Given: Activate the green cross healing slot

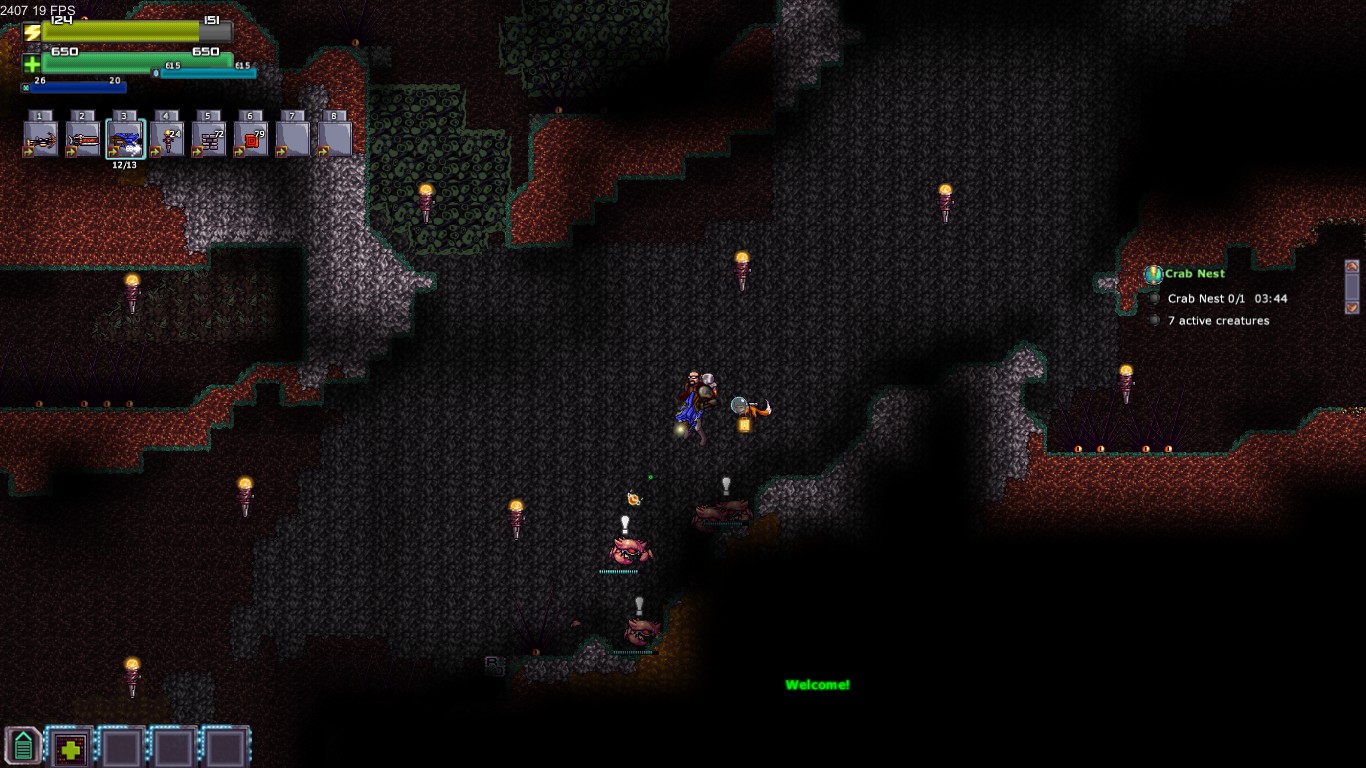Looking at the screenshot, I should tap(70, 747).
